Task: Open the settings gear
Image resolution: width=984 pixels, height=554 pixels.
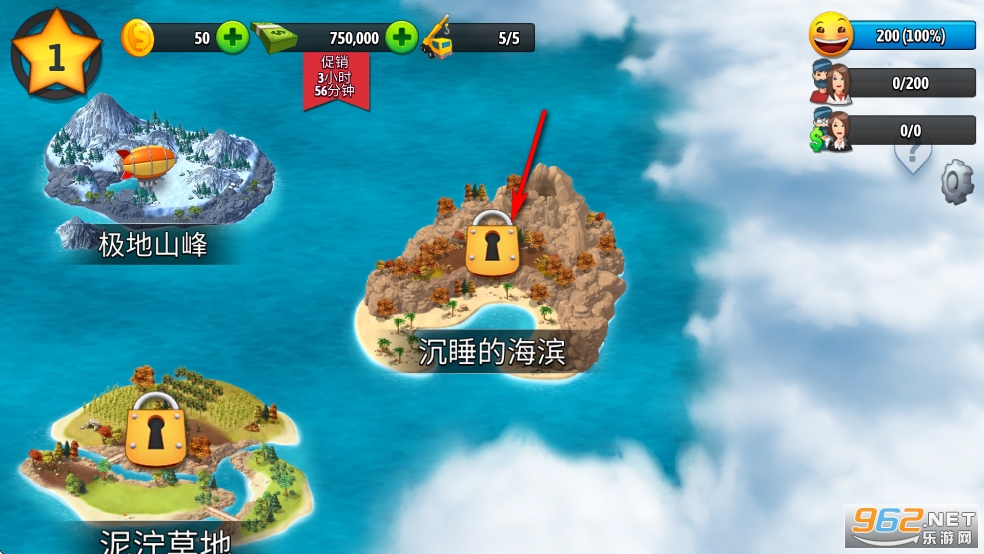Action: (x=956, y=182)
